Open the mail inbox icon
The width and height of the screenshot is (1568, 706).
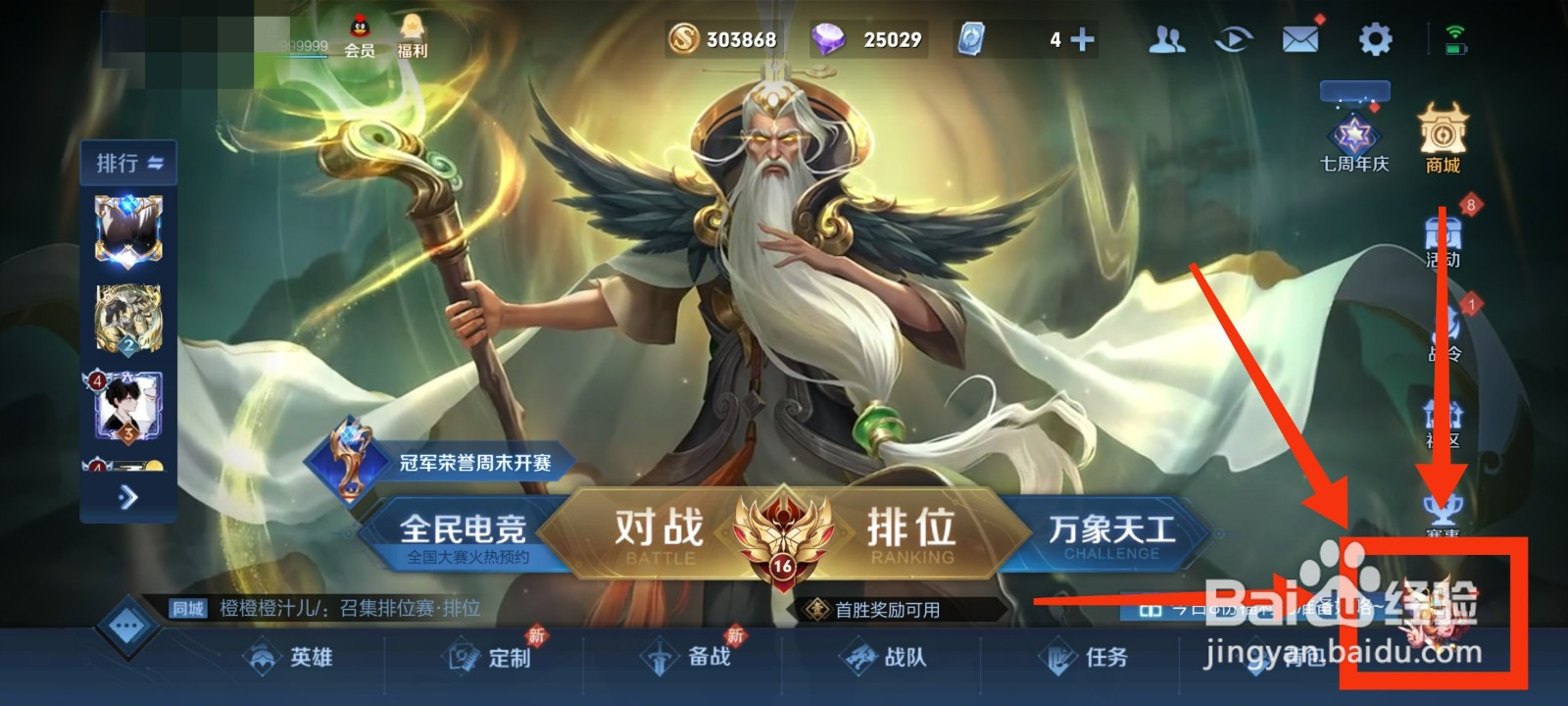point(1298,39)
